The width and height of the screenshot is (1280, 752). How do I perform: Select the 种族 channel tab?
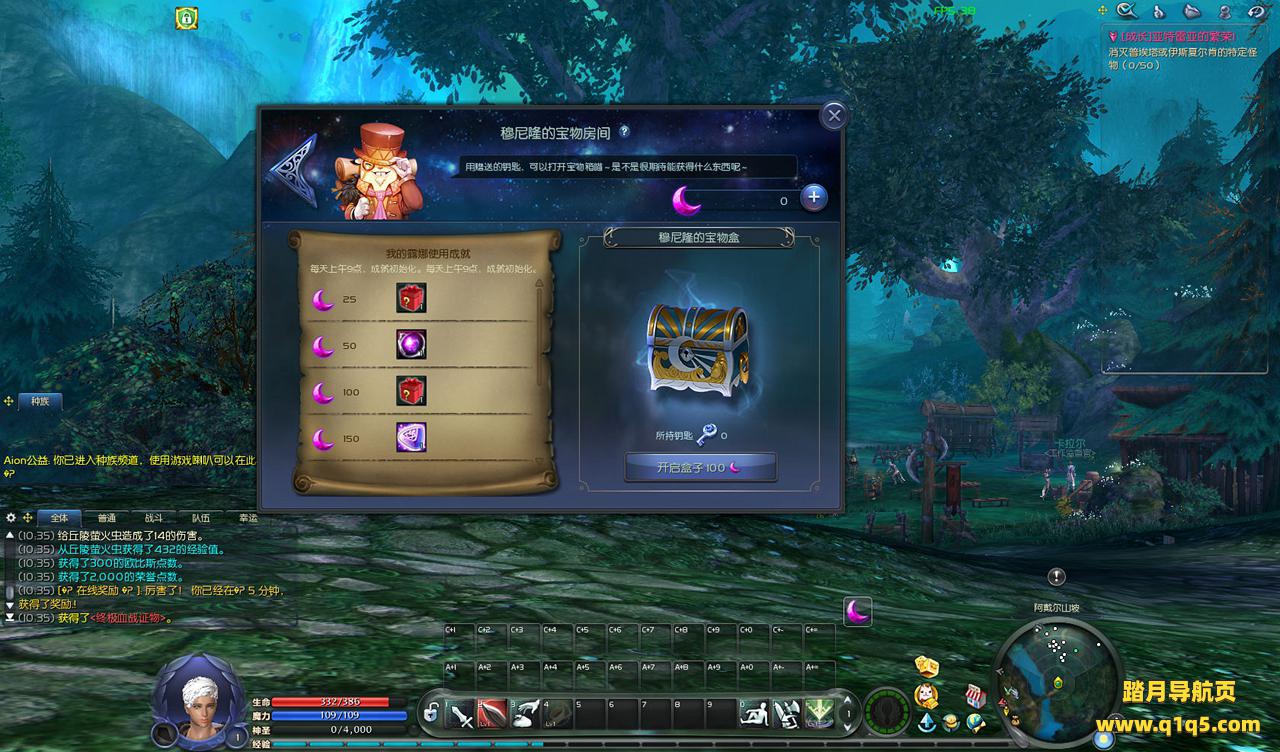coord(40,401)
